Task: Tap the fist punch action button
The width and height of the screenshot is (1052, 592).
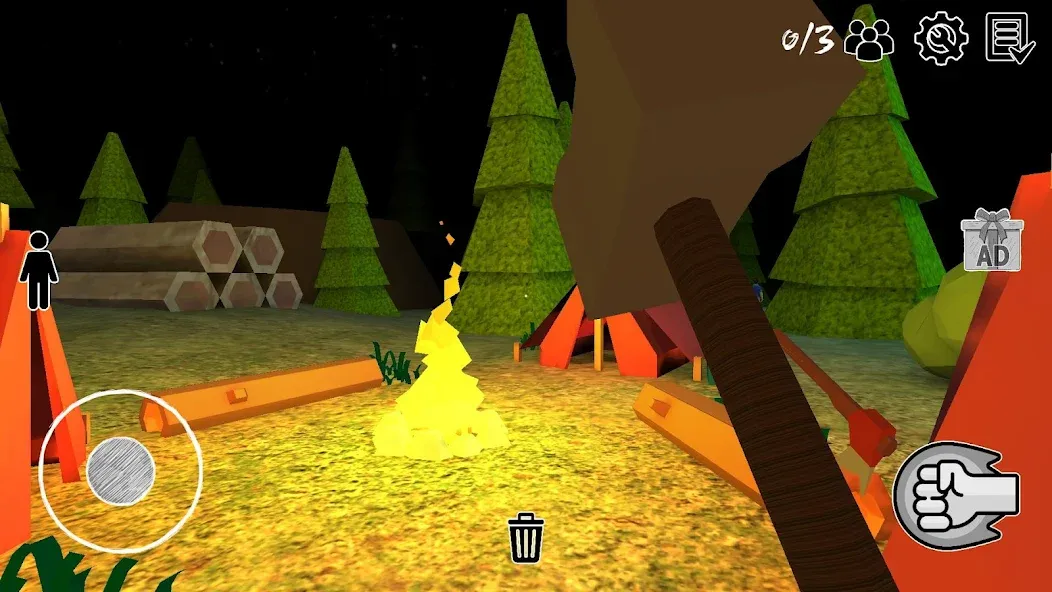Action: (x=956, y=492)
